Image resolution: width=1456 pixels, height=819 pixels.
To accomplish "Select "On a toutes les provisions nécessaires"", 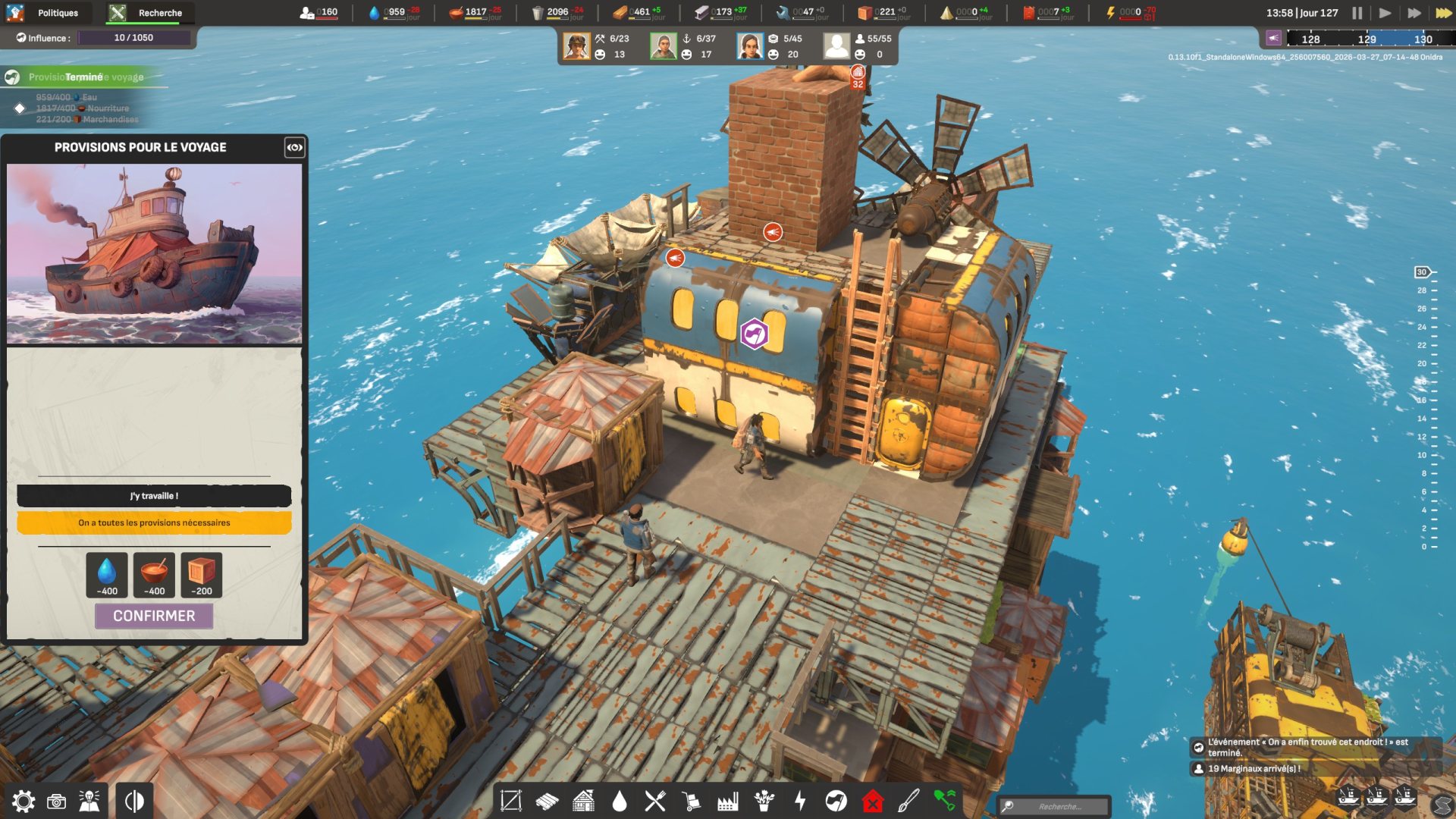I will coord(154,522).
